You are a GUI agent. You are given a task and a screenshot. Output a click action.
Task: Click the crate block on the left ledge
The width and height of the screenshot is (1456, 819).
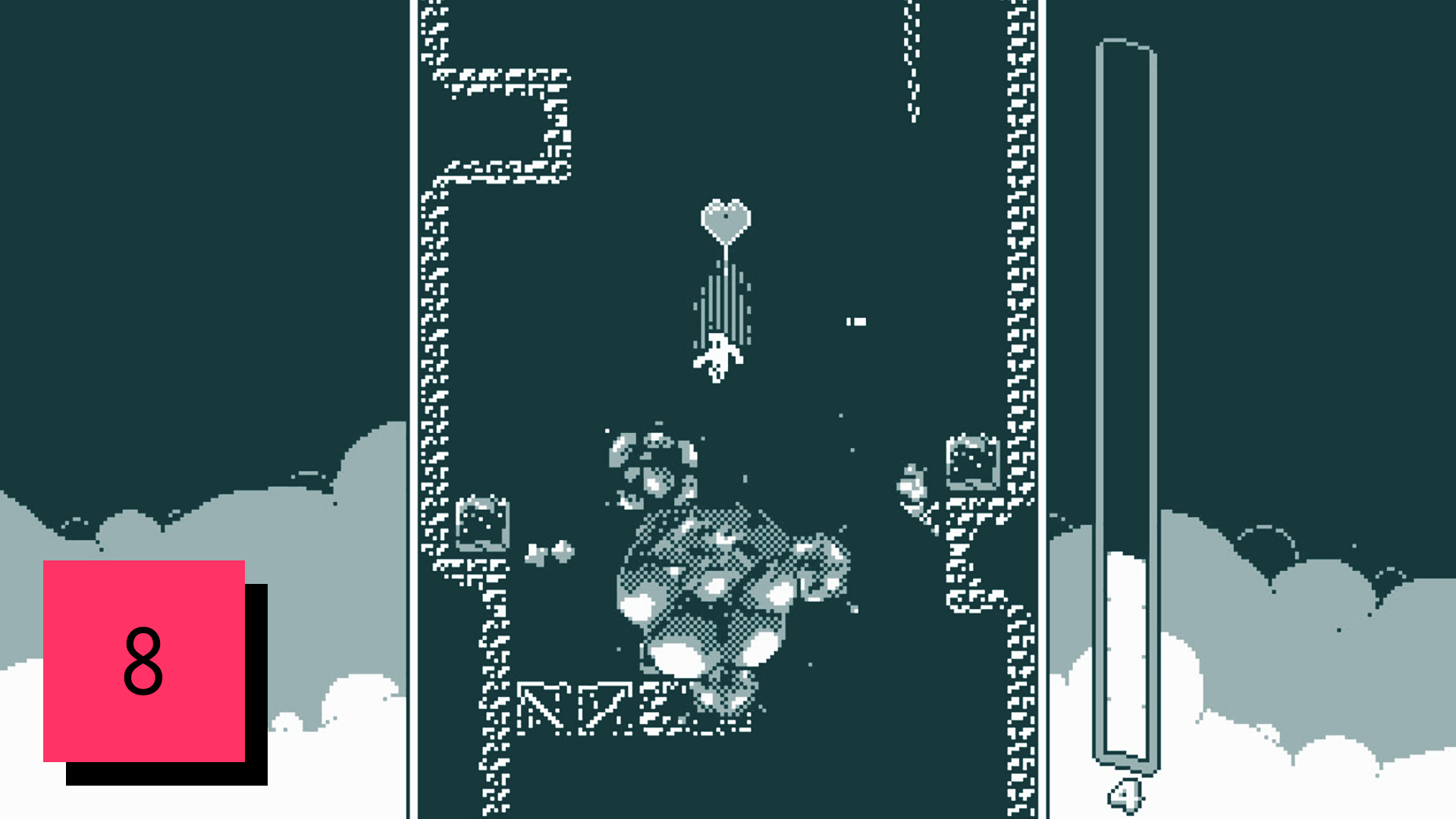483,523
